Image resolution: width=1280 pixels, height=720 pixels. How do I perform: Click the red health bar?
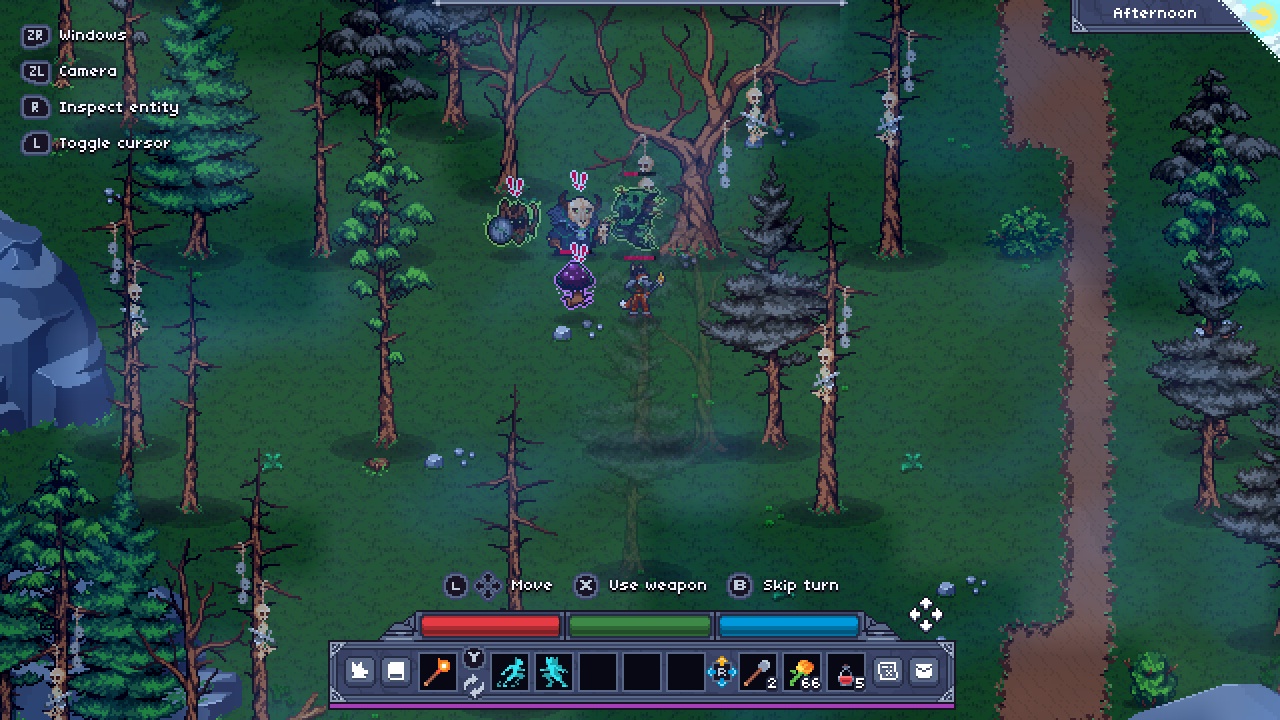tap(490, 625)
